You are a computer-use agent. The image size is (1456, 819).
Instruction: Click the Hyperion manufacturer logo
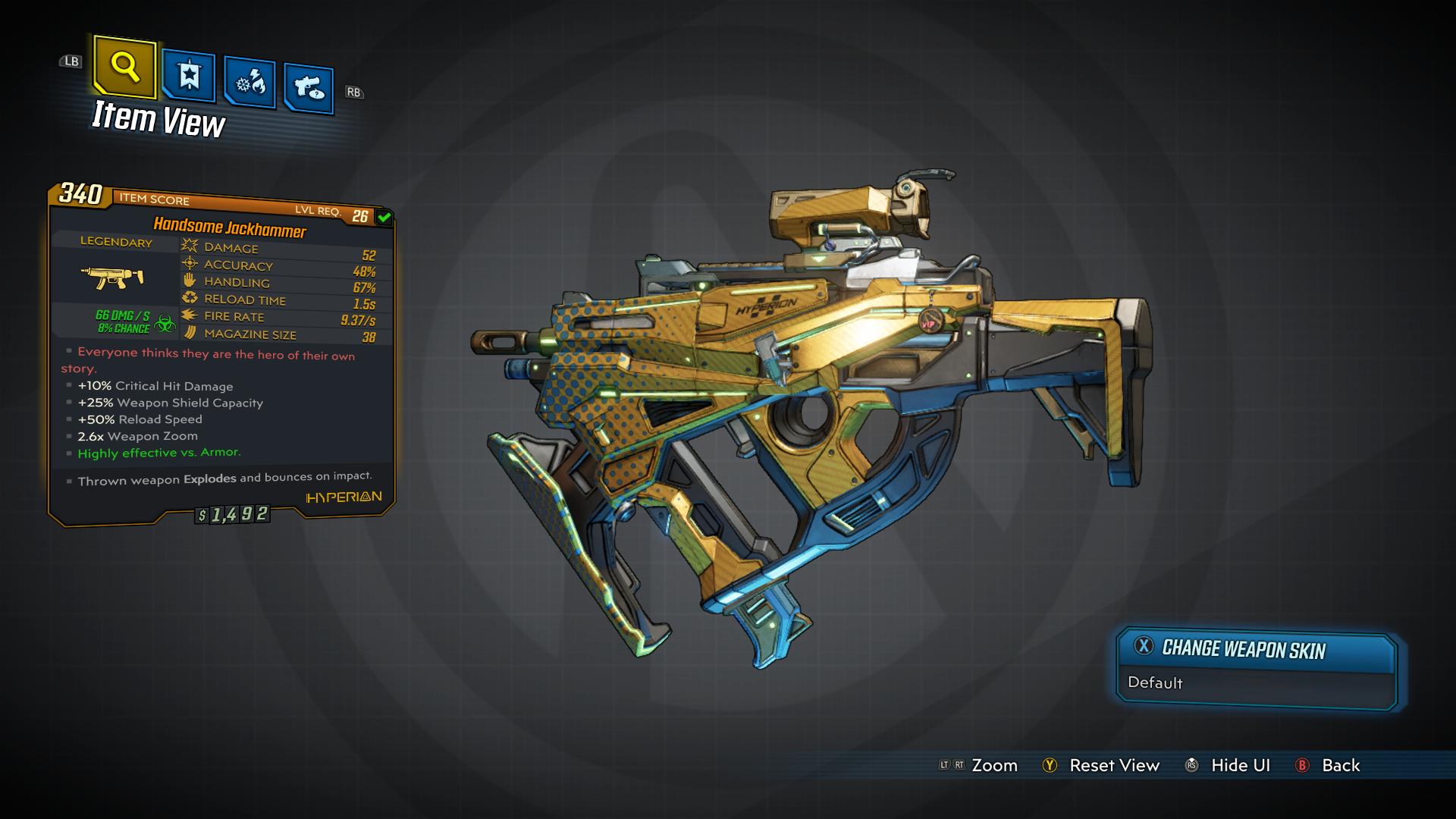pos(342,497)
